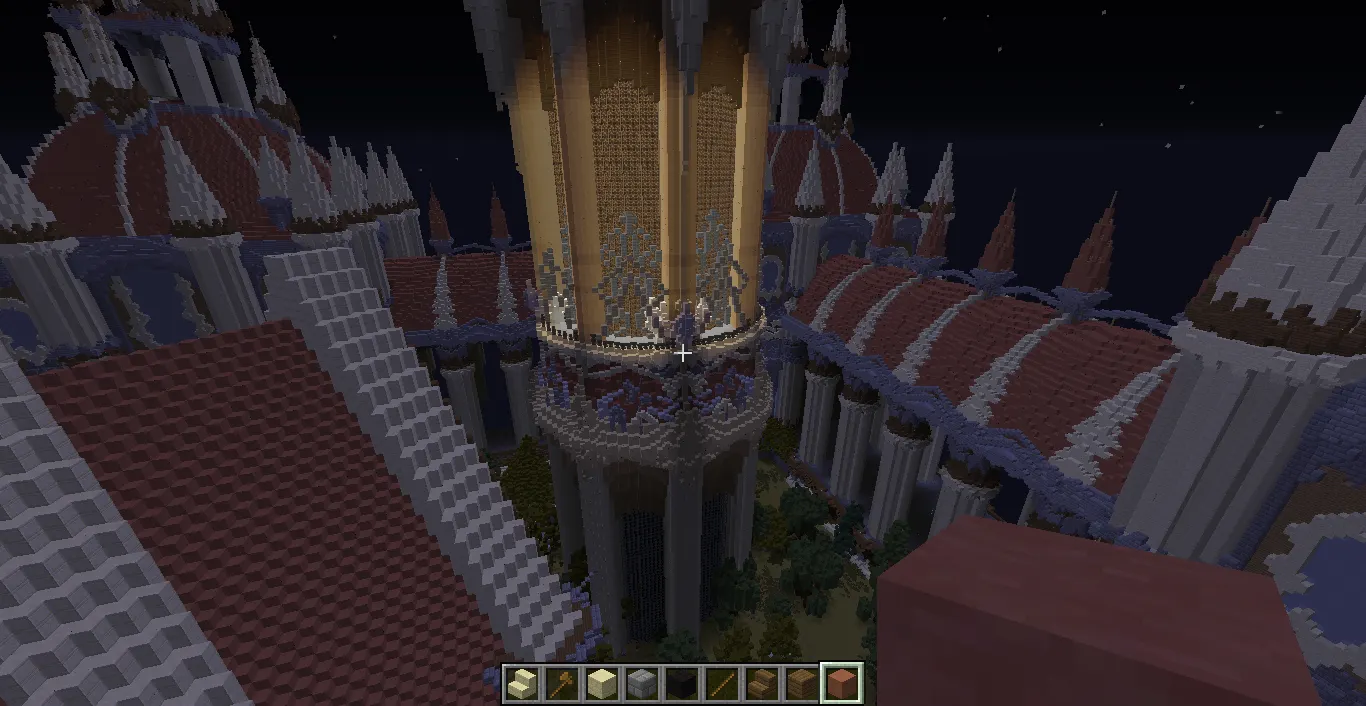The image size is (1366, 706).
Task: Select the sandstone stairs hotbar slot
Action: 522,685
